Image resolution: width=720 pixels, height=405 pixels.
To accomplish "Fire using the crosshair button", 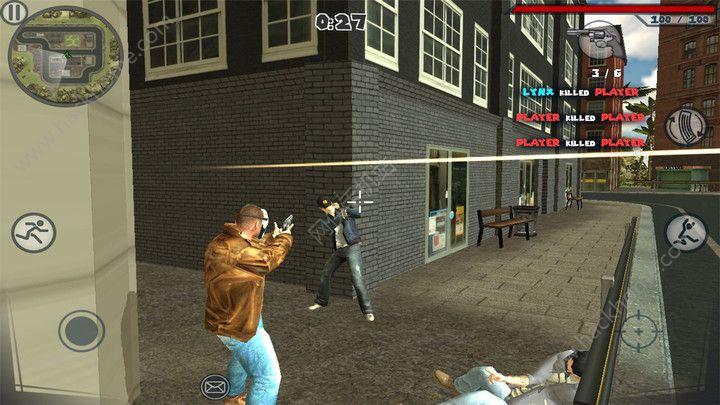I will 638,329.
